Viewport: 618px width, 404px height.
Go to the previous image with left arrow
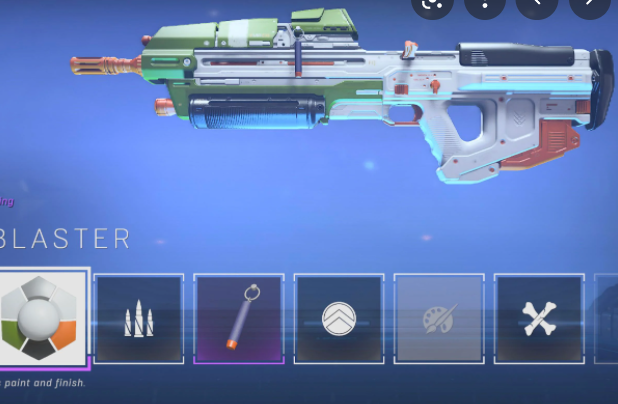(x=538, y=5)
